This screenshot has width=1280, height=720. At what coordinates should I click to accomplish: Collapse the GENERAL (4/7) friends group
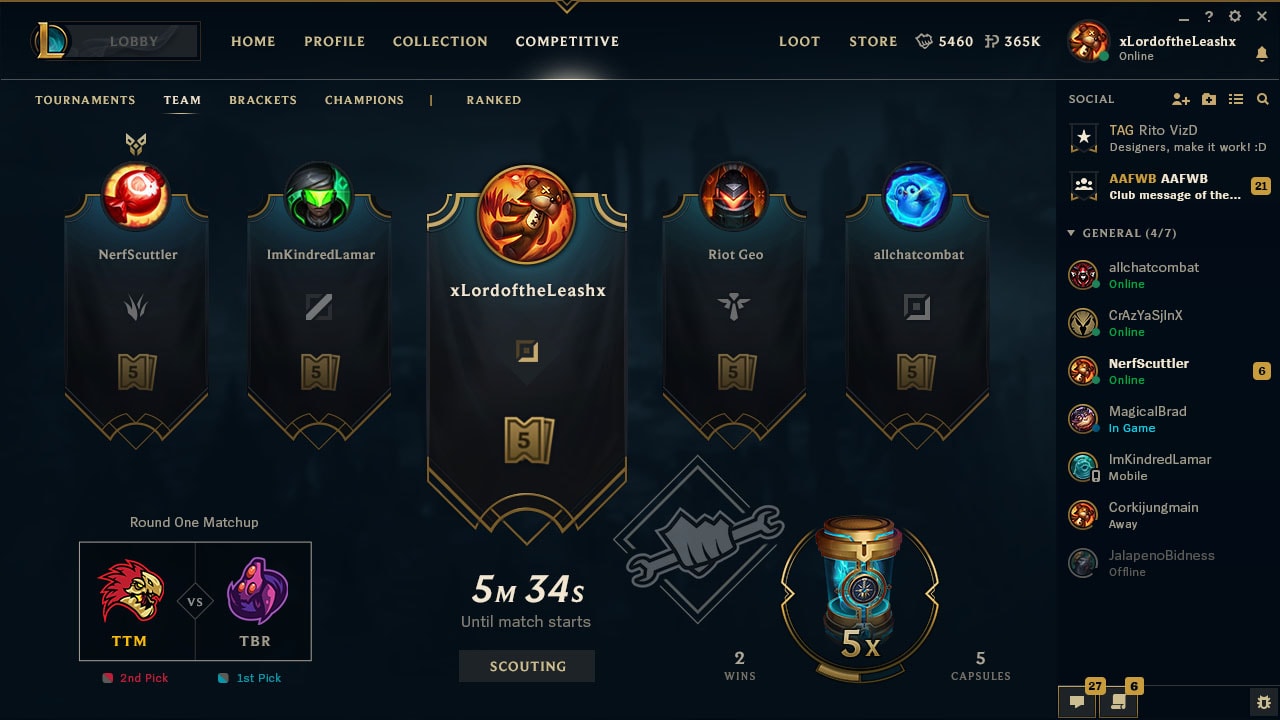coord(1069,232)
